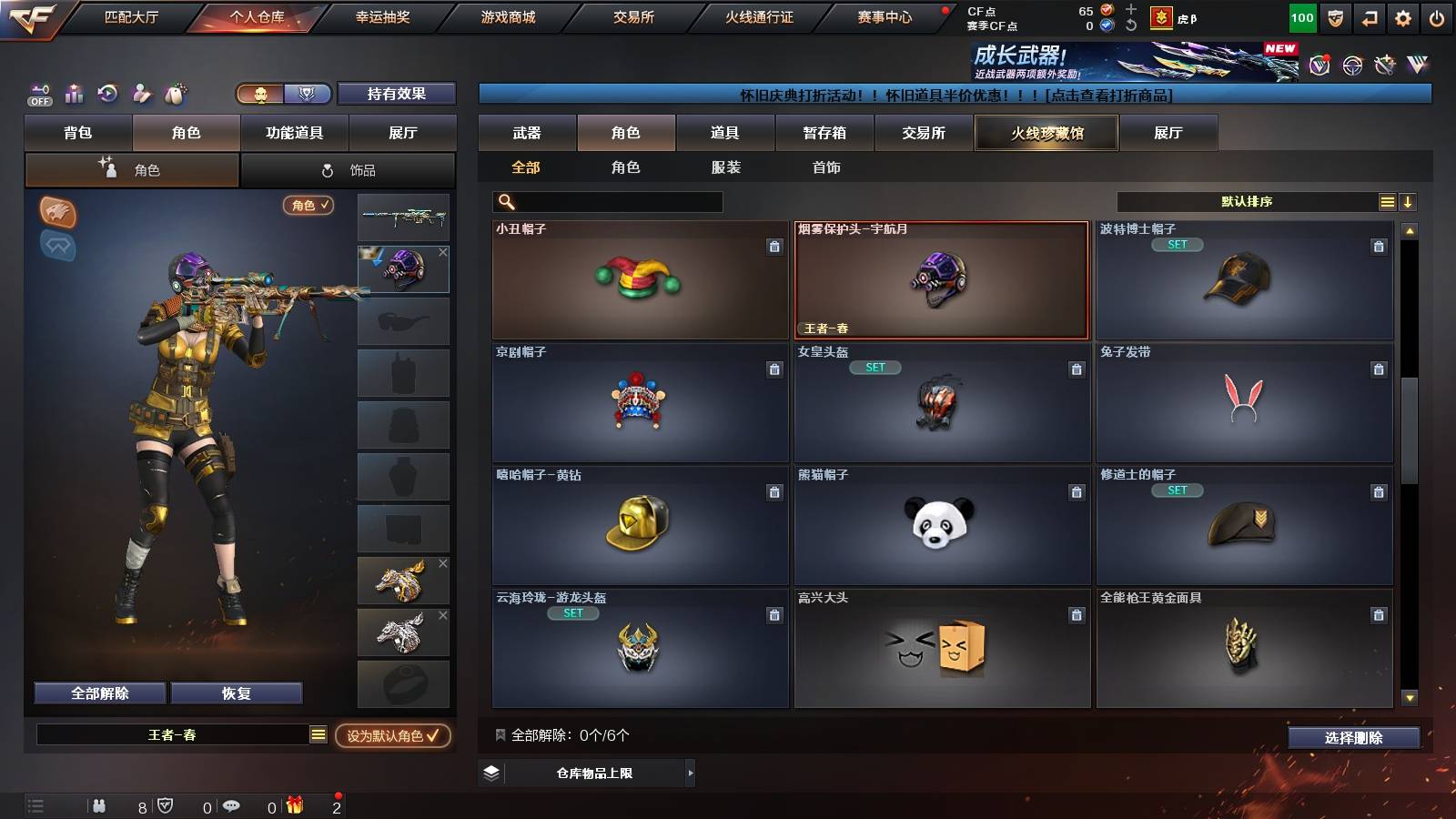Click the replay/restore circular arrow icon top left
This screenshot has width=1456, height=819.
tap(107, 94)
